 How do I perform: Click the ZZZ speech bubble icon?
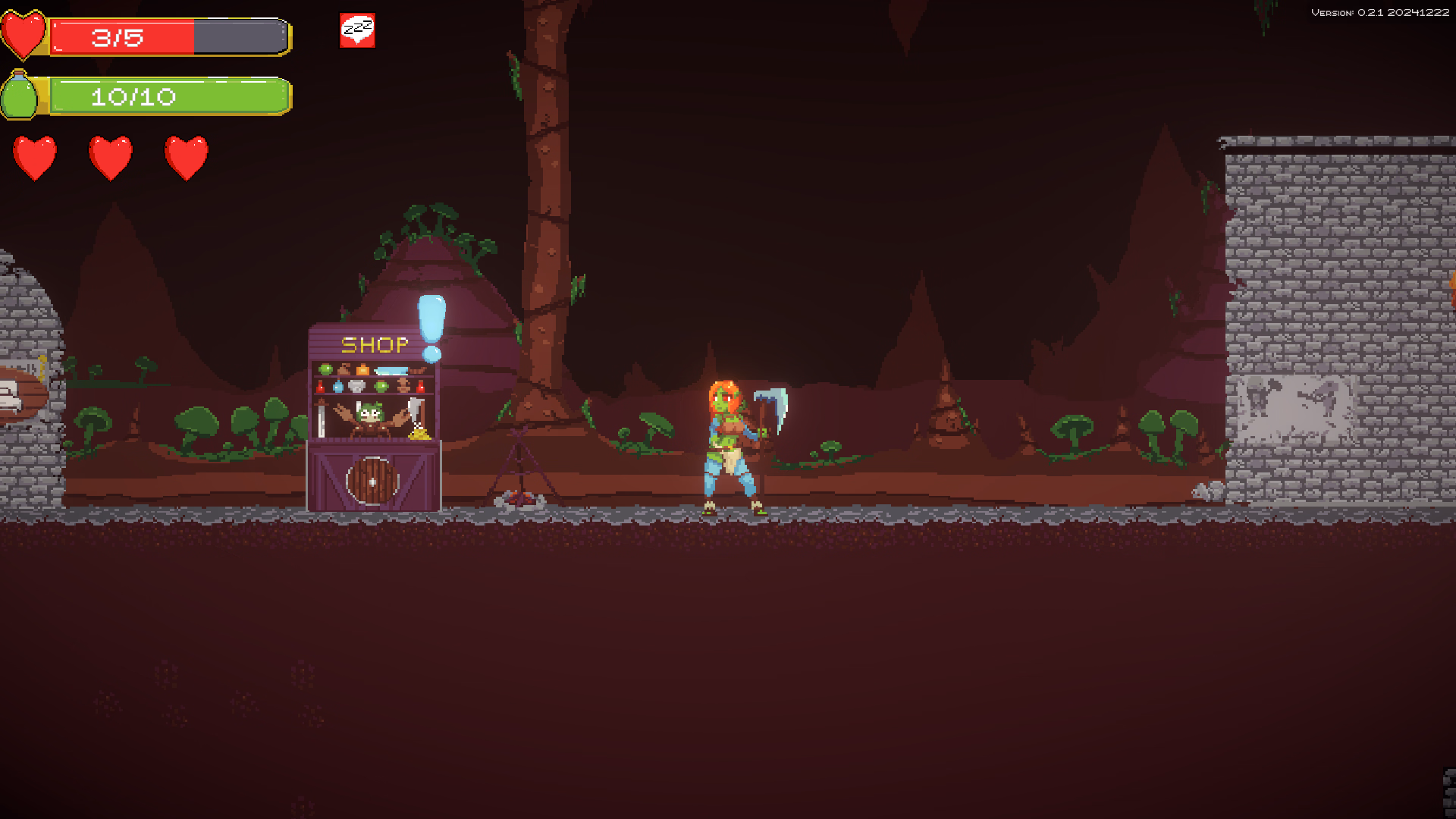tap(356, 30)
